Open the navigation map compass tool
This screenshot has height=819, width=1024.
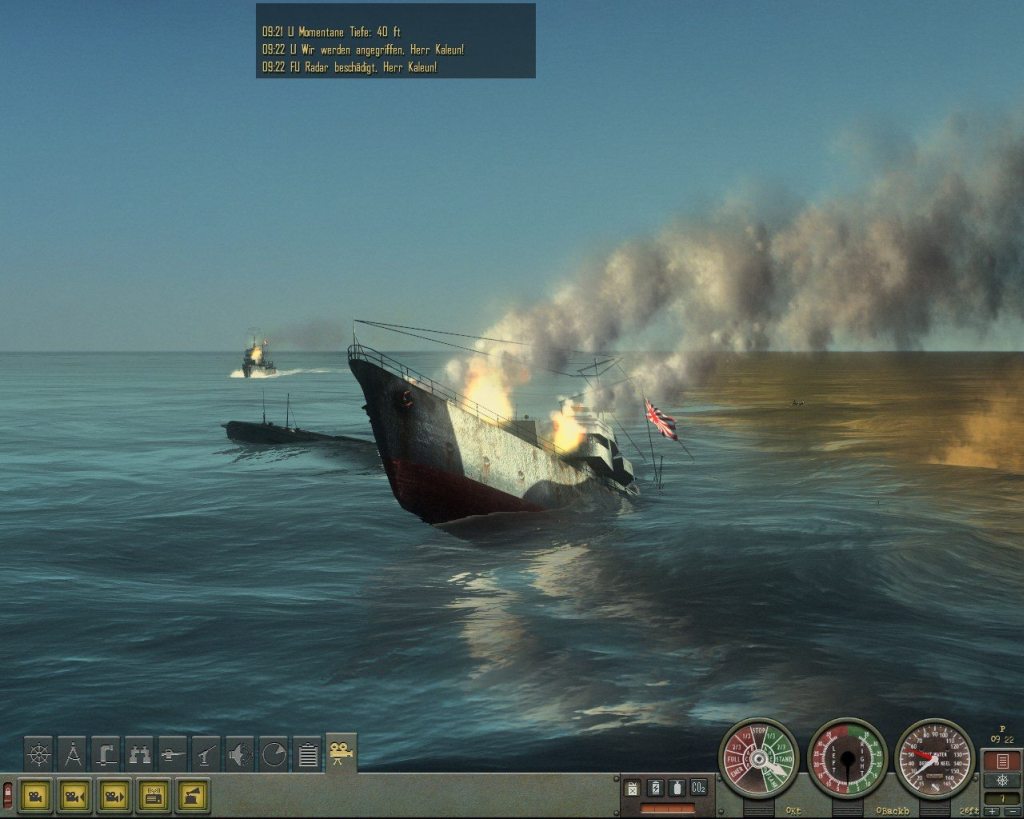(x=73, y=754)
